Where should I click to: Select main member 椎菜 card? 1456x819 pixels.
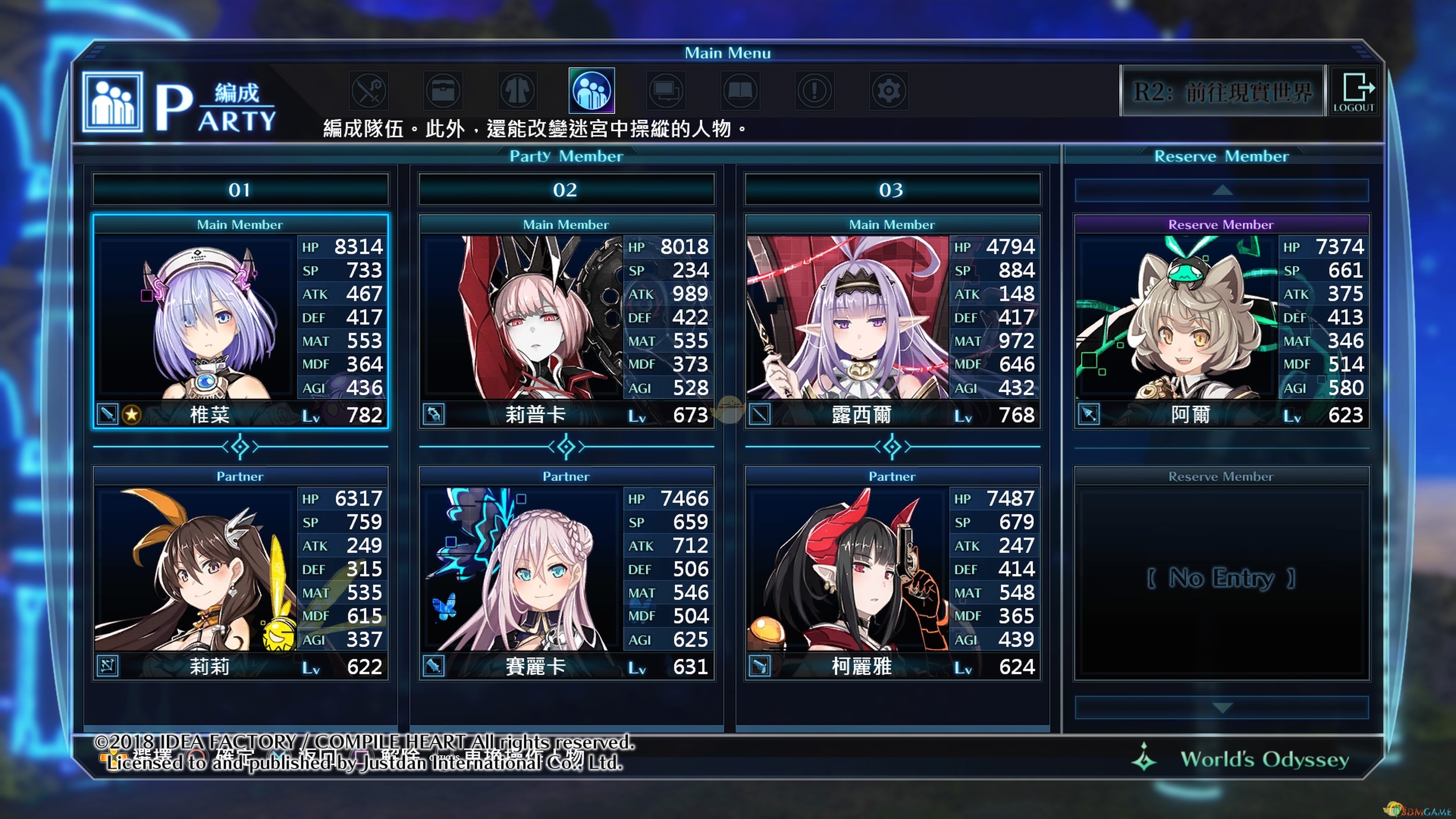point(240,321)
